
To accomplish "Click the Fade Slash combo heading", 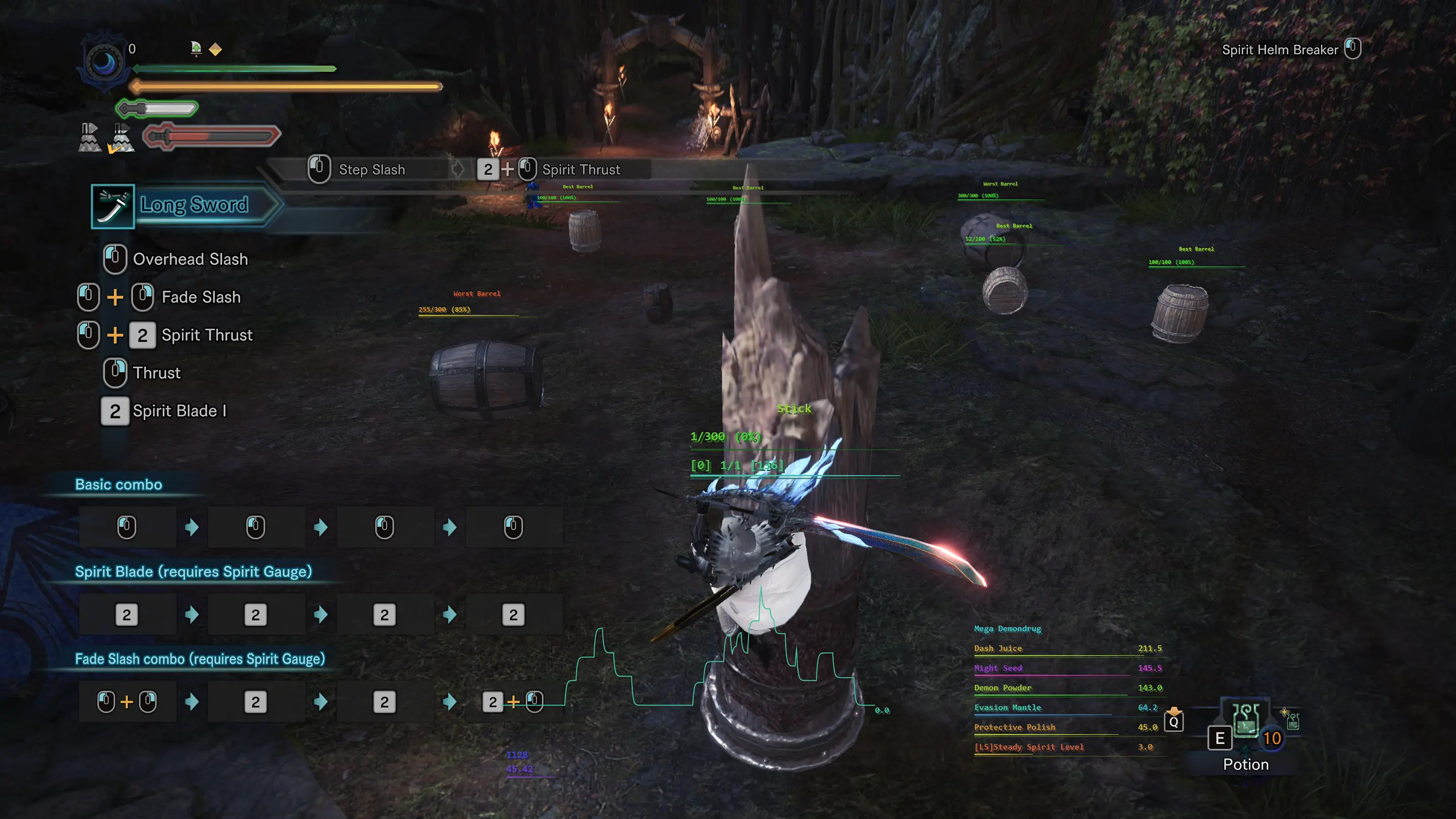I will click(200, 659).
